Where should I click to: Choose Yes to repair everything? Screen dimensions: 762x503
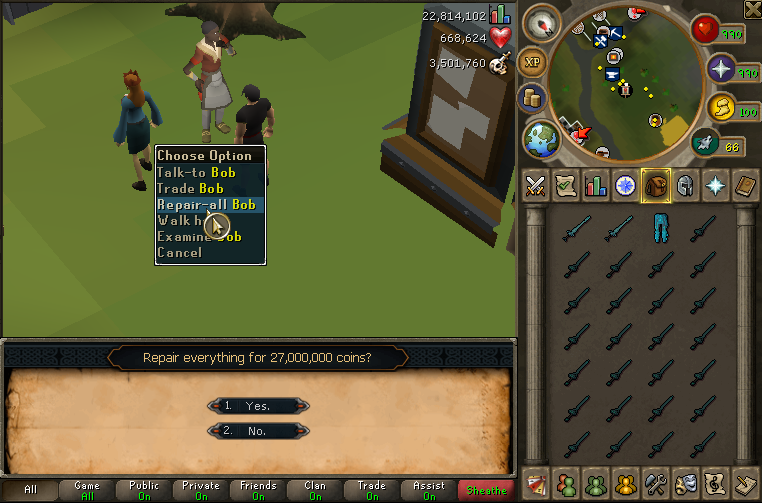pyautogui.click(x=259, y=406)
